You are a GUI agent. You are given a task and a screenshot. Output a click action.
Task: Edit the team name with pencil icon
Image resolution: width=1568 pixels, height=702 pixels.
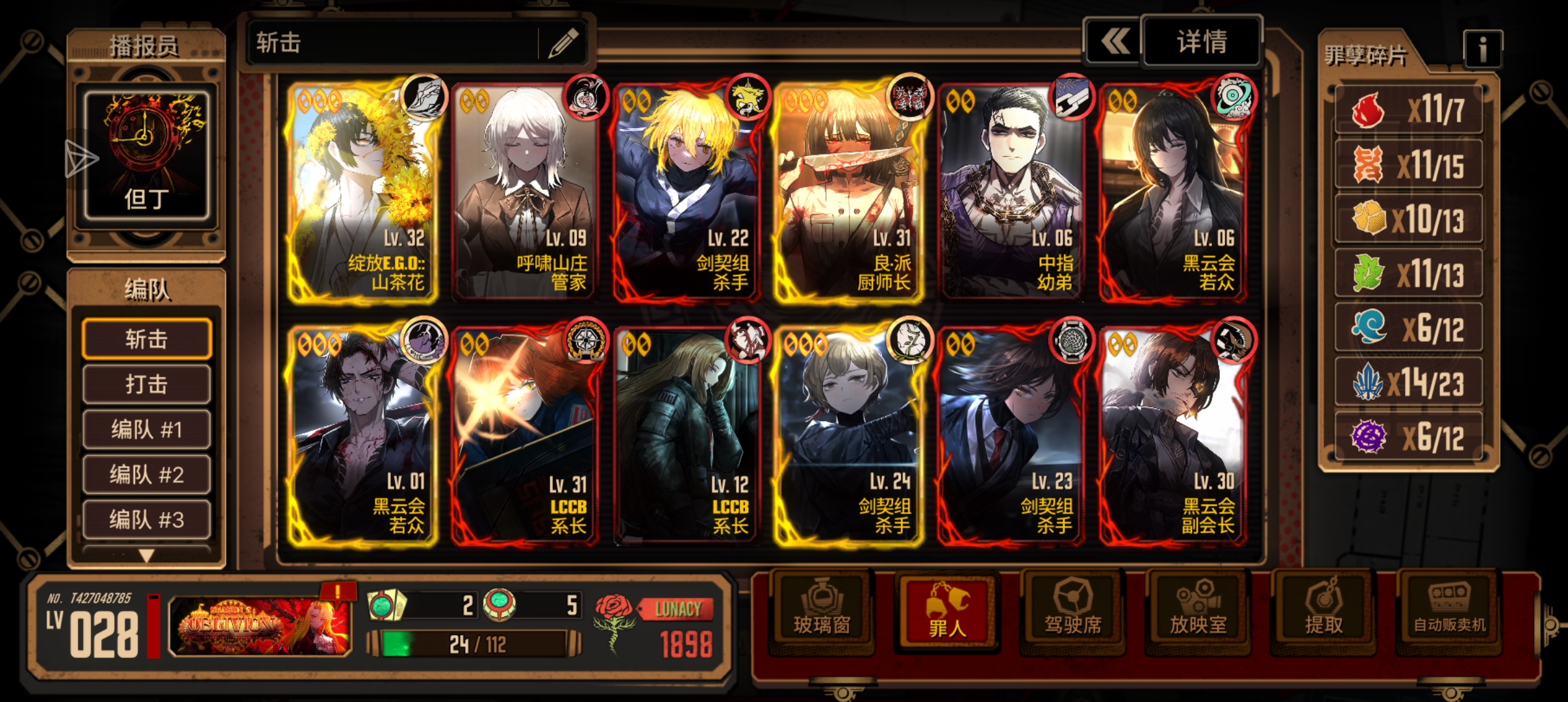point(563,44)
